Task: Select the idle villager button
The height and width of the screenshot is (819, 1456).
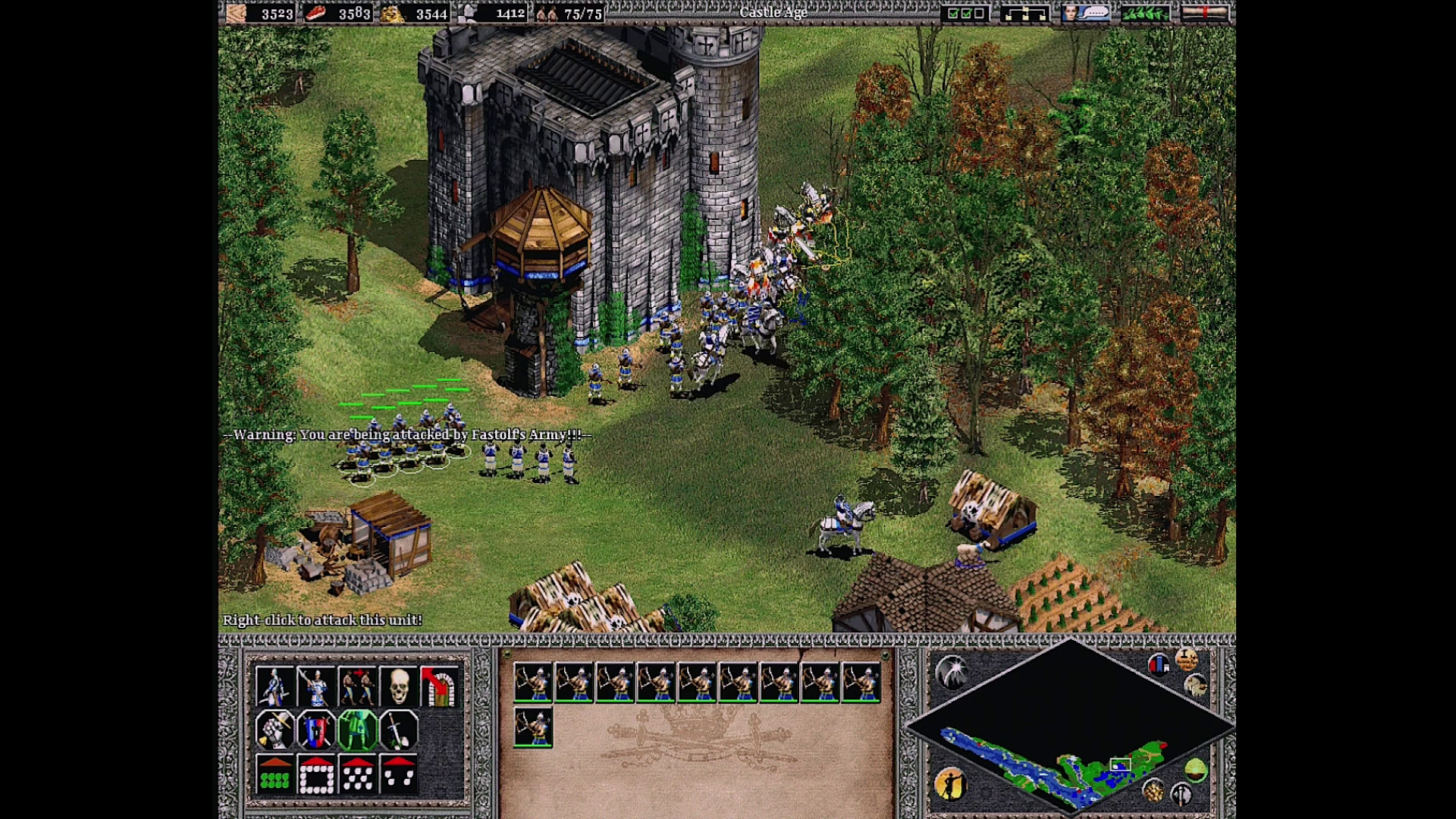Action: point(950,784)
